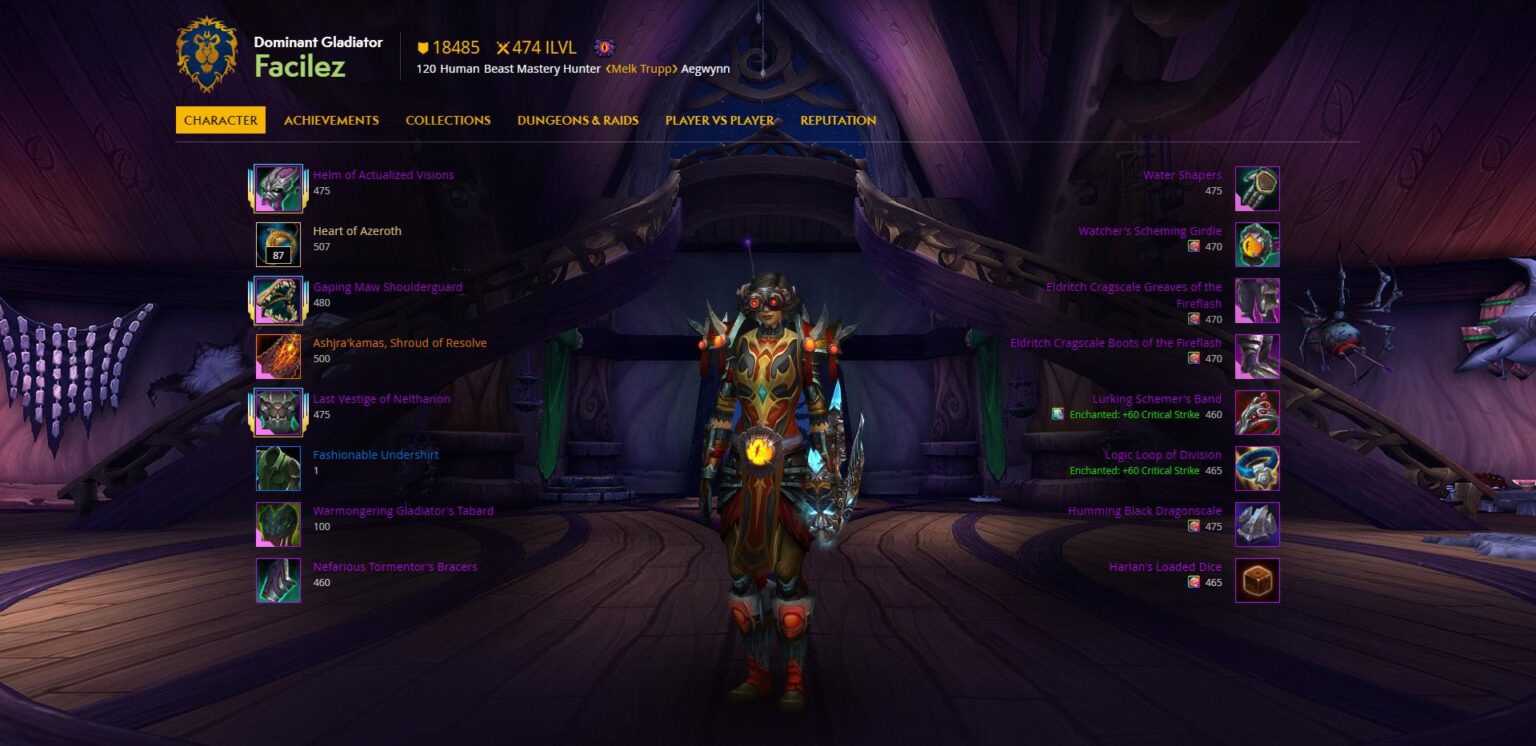Open the Ashjra'kamas, Shroud of Resolve link
The width and height of the screenshot is (1536, 746).
click(x=399, y=343)
